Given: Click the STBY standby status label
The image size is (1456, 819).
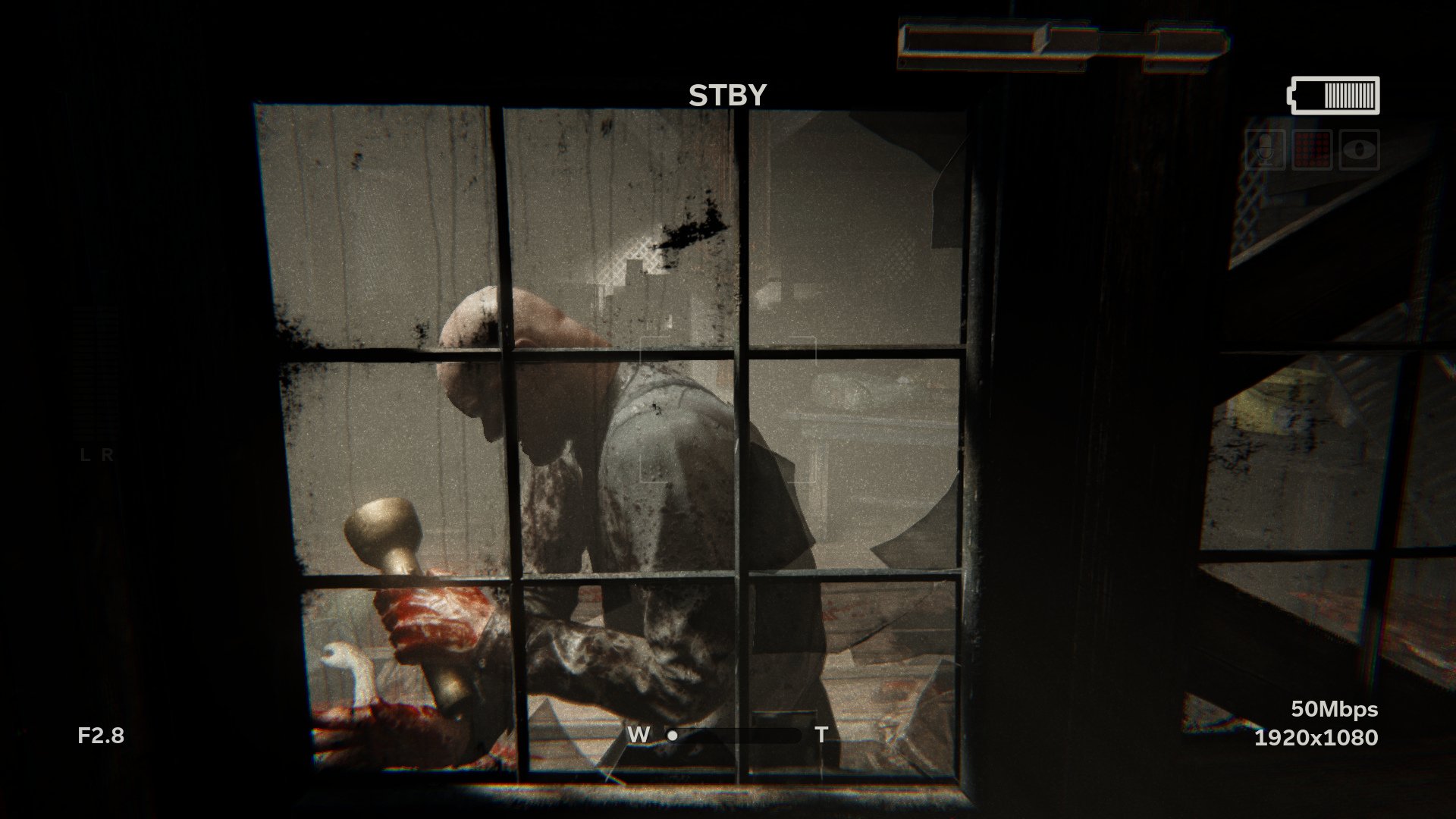Looking at the screenshot, I should [727, 94].
